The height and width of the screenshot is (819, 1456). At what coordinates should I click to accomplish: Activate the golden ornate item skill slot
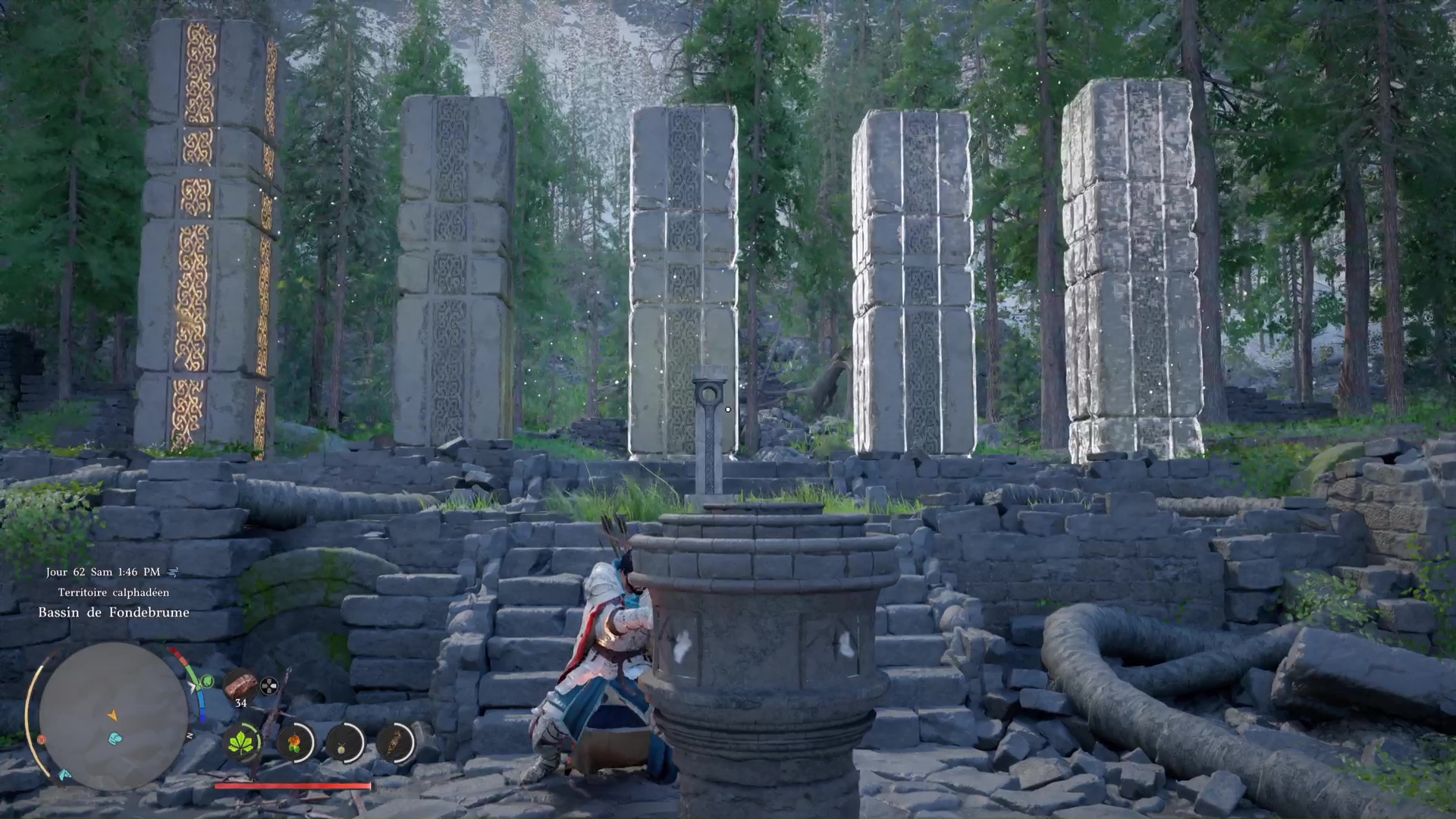(x=394, y=742)
